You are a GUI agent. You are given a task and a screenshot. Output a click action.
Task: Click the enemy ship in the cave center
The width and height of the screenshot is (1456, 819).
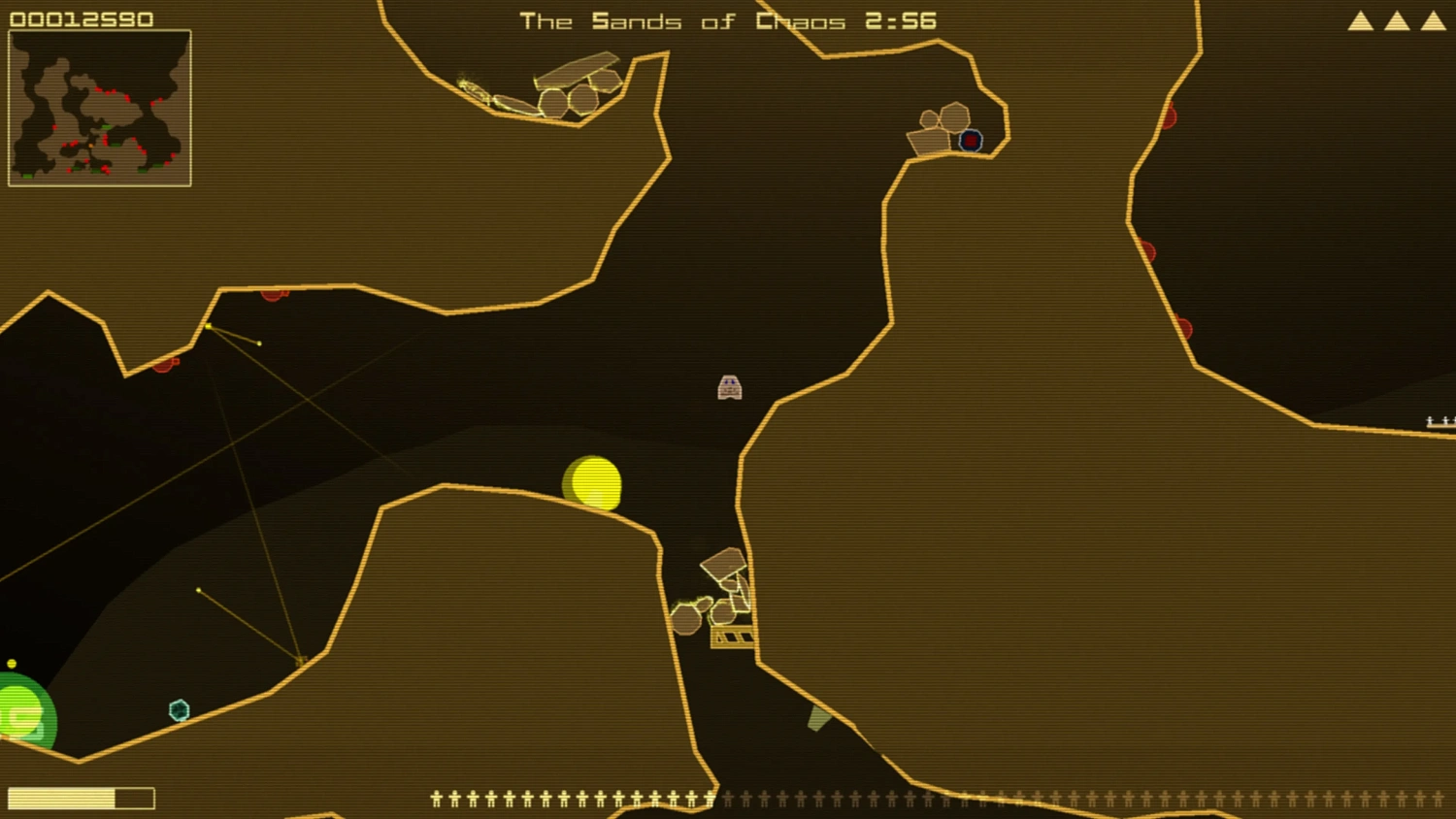729,385
